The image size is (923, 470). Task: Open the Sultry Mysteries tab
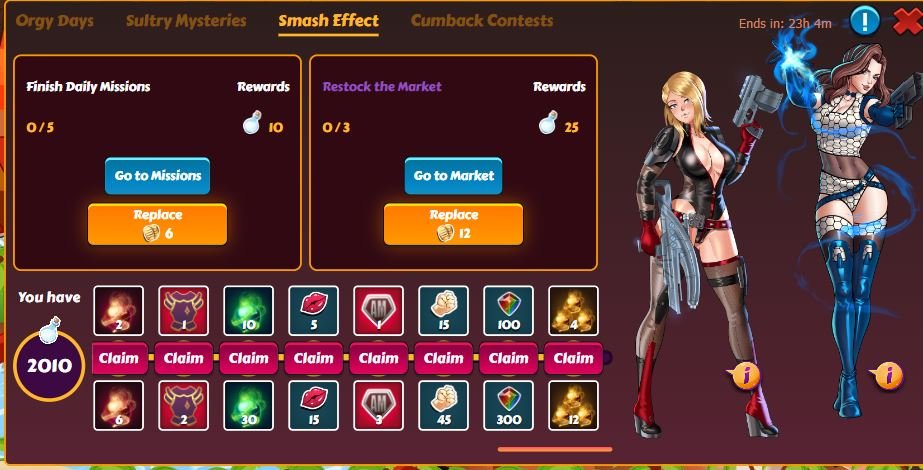pyautogui.click(x=186, y=21)
